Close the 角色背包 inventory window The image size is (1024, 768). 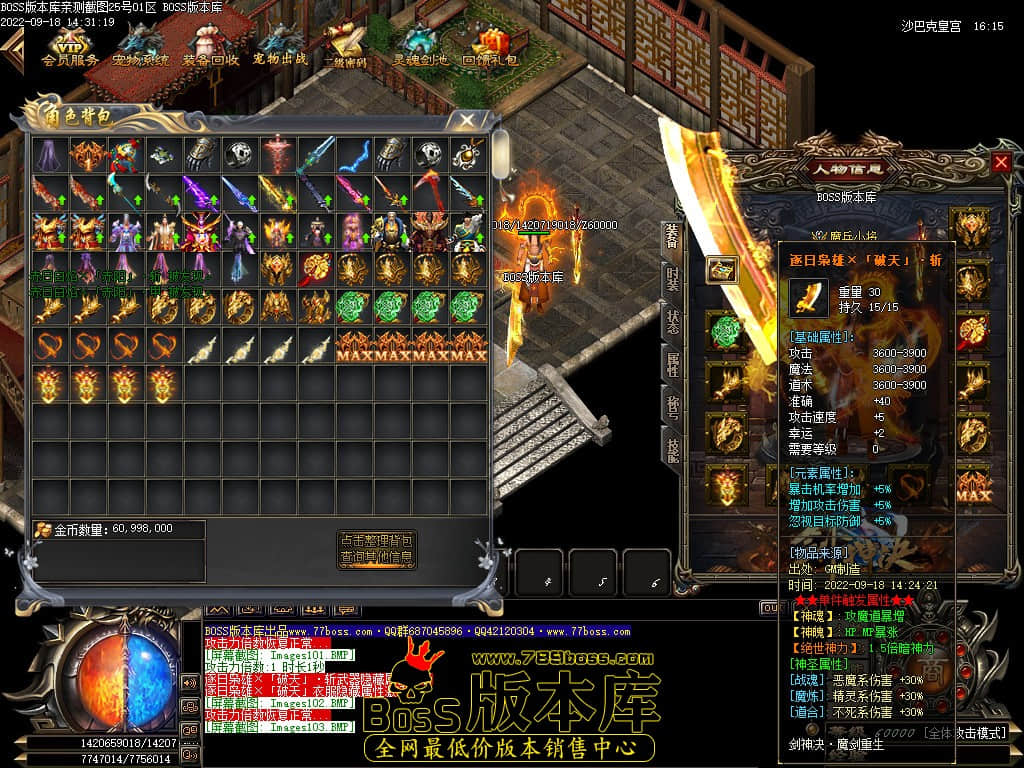point(466,120)
